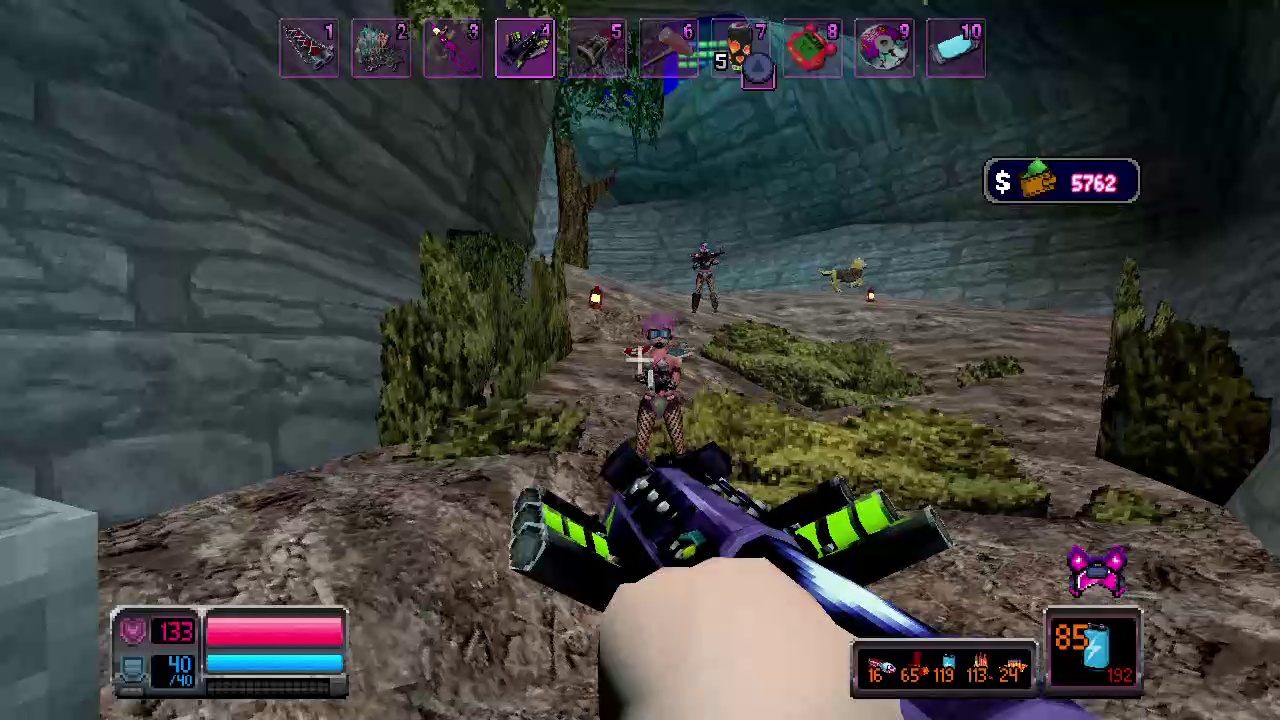1280x720 pixels.
Task: Click the blue armor bar
Action: (x=275, y=663)
